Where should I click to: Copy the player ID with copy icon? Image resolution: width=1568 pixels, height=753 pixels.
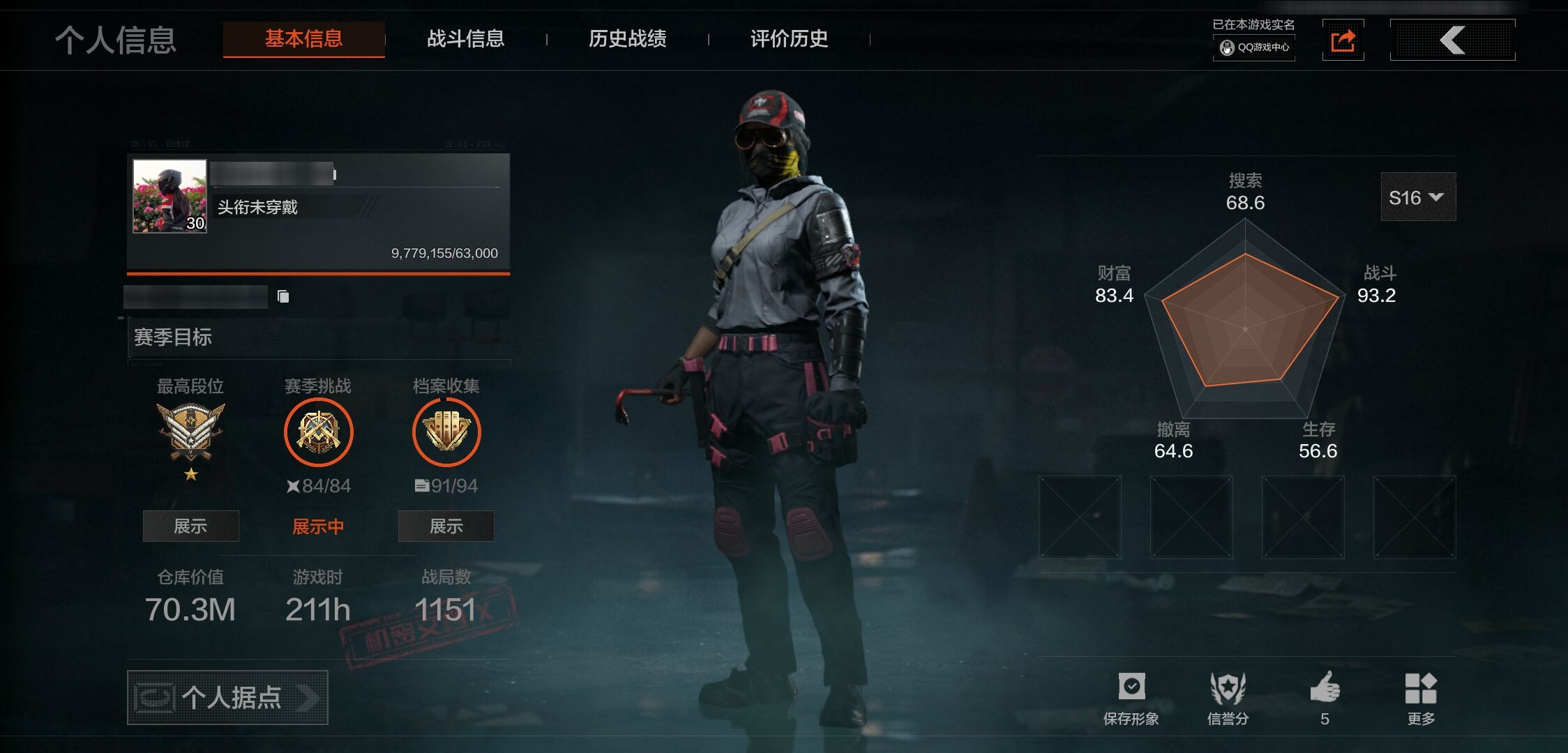(283, 297)
